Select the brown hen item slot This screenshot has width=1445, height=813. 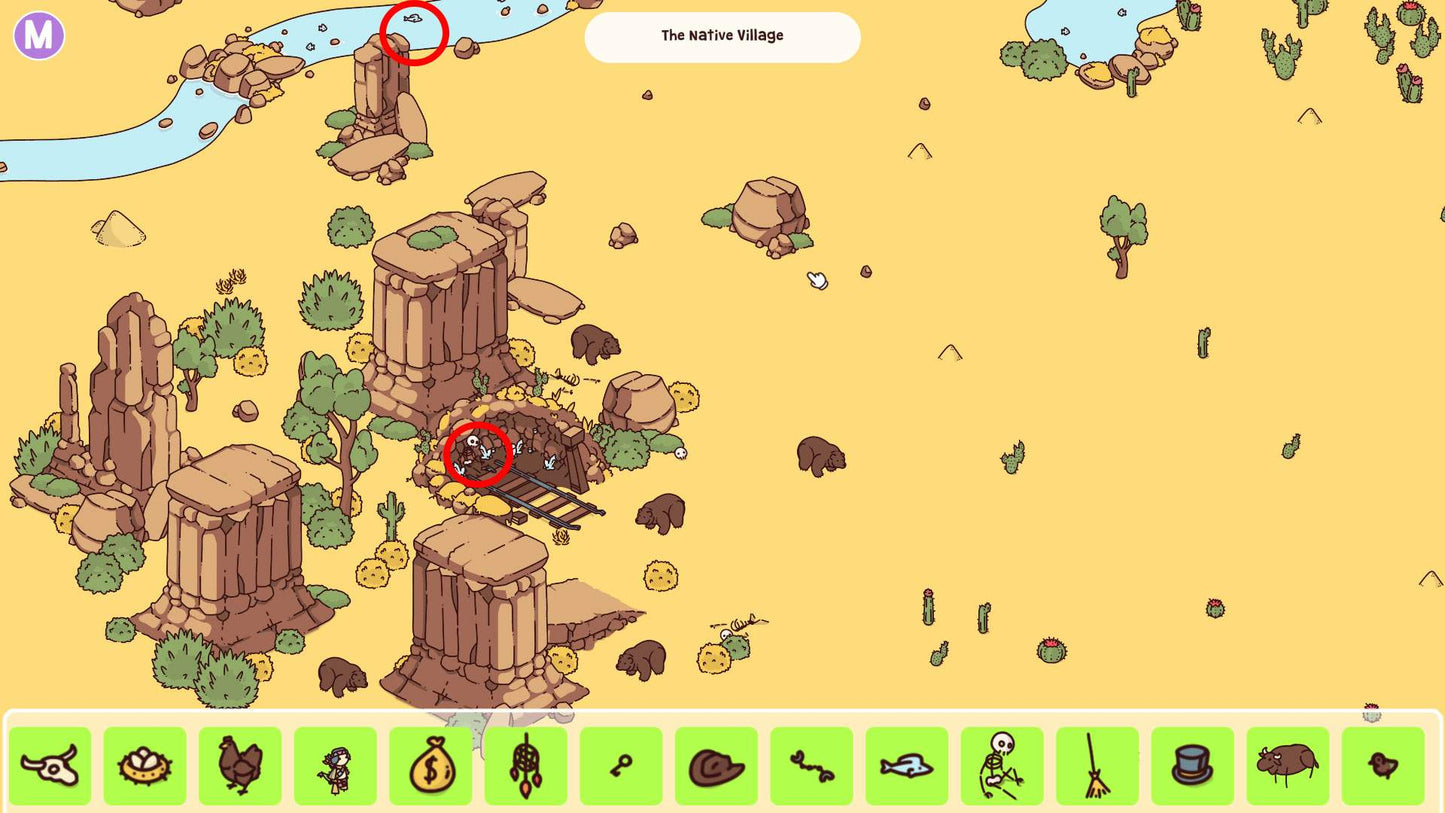tap(240, 766)
